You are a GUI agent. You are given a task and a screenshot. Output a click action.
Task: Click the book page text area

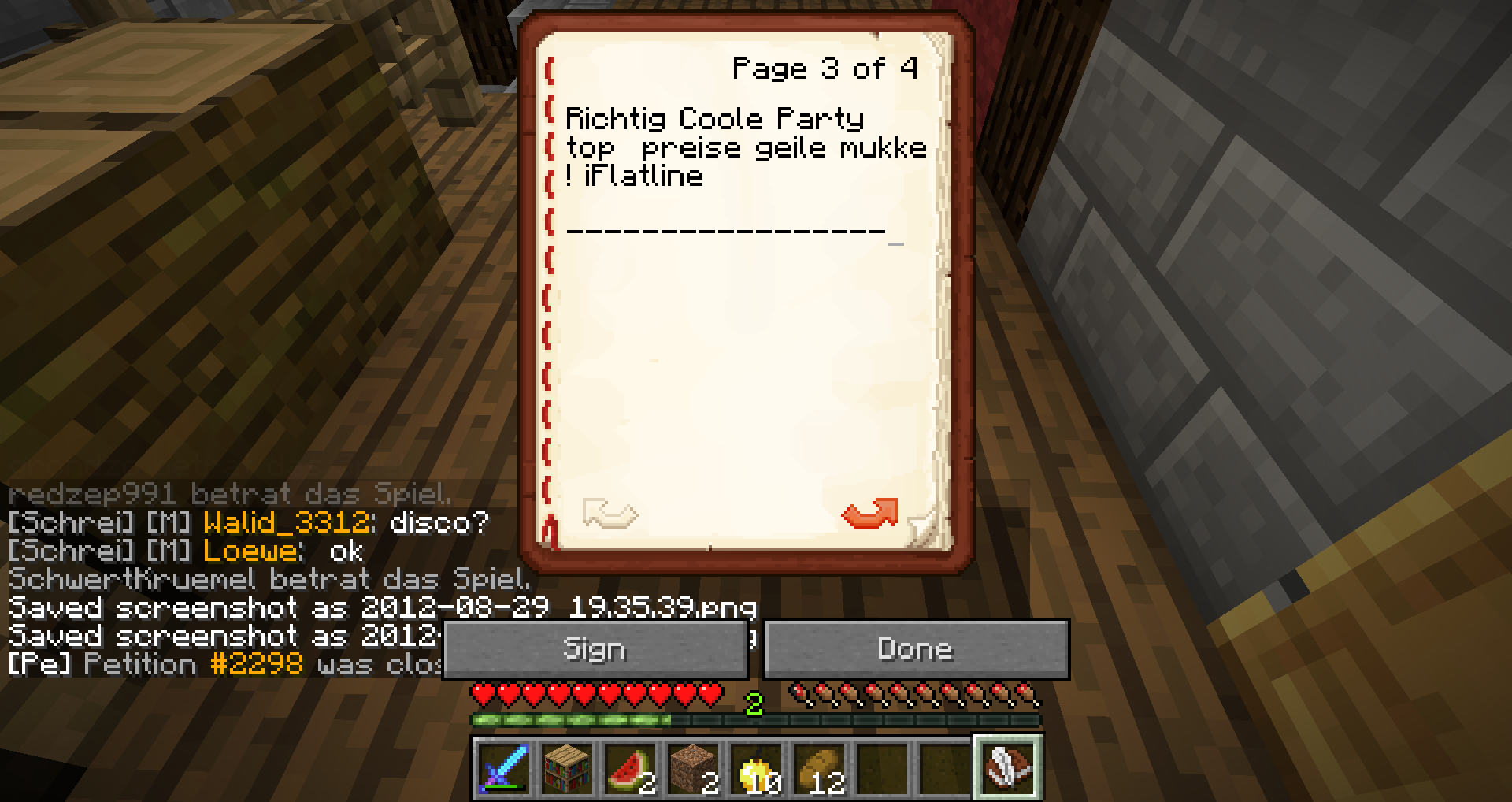pos(744,331)
